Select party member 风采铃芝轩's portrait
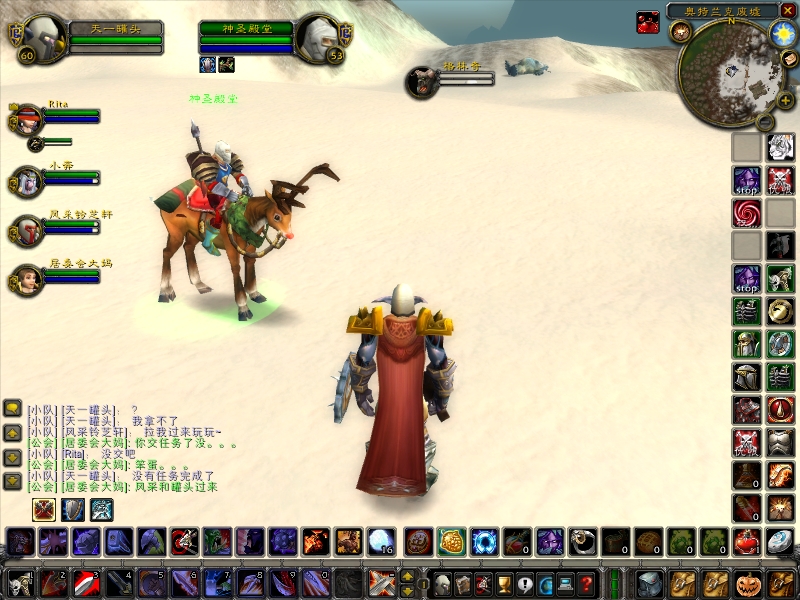The image size is (800, 600). tap(27, 231)
